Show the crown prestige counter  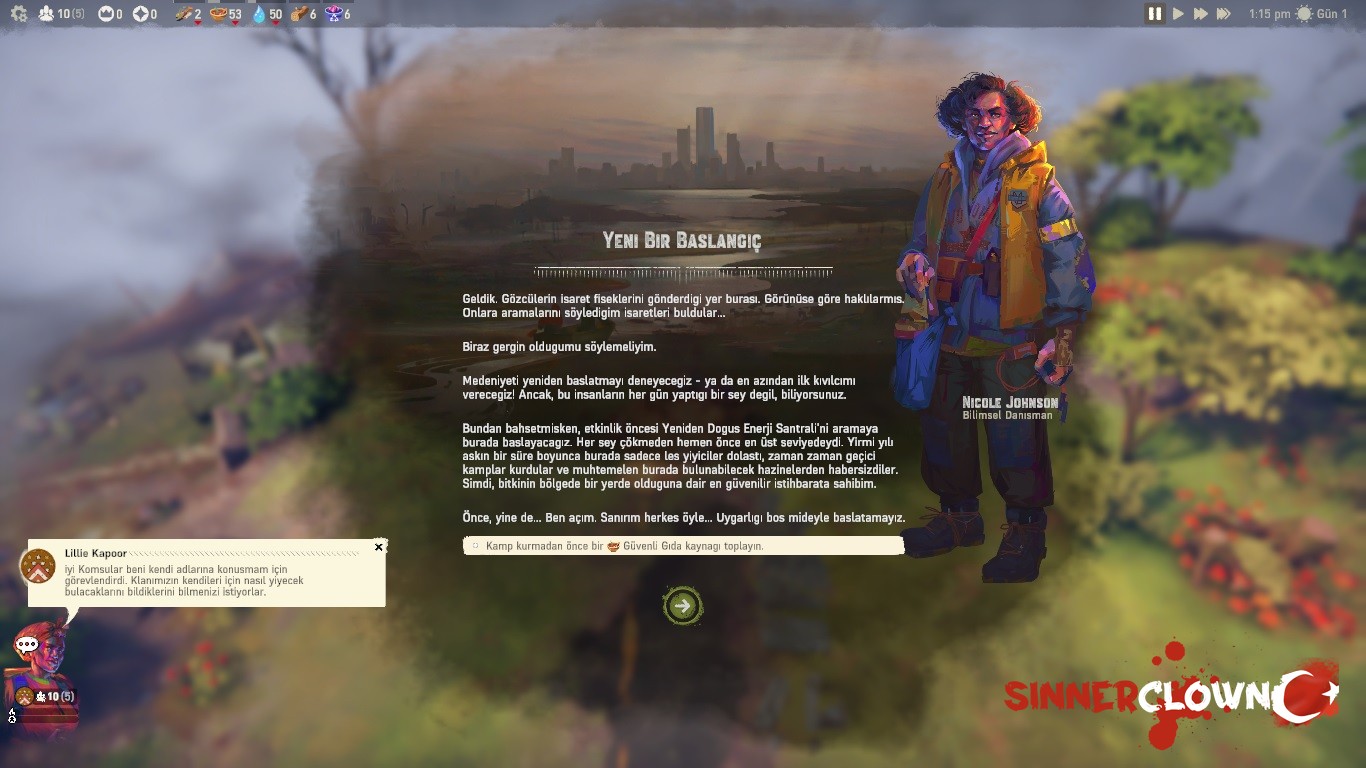106,14
